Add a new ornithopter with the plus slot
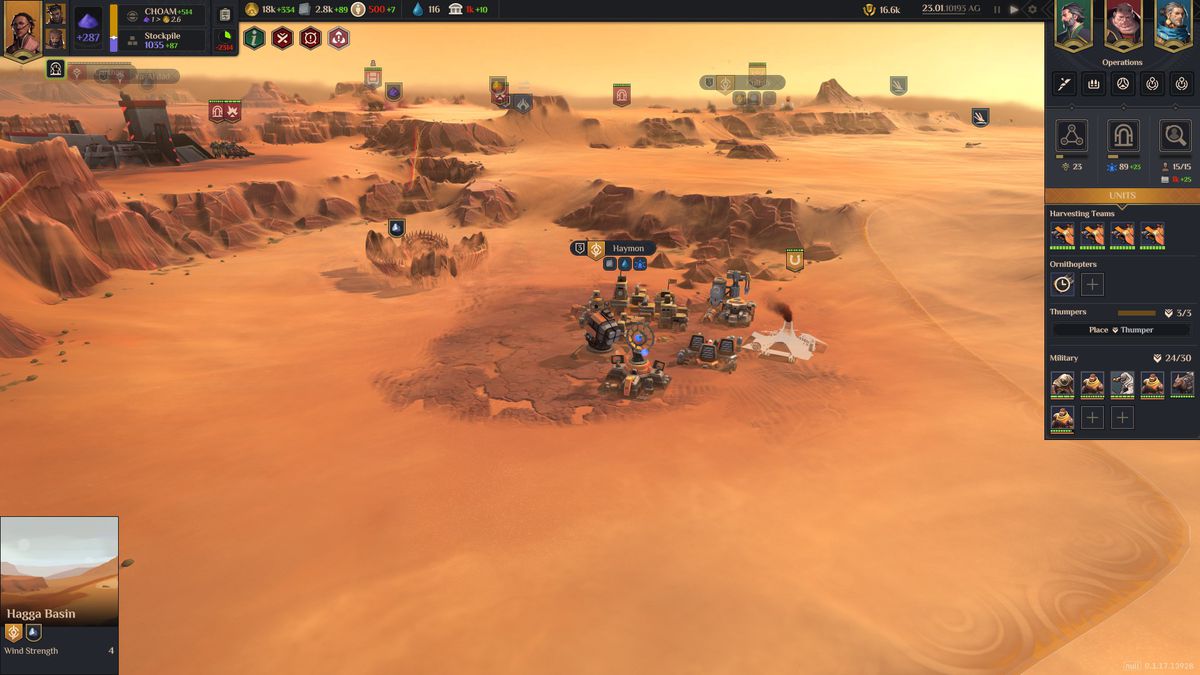 pyautogui.click(x=1092, y=285)
